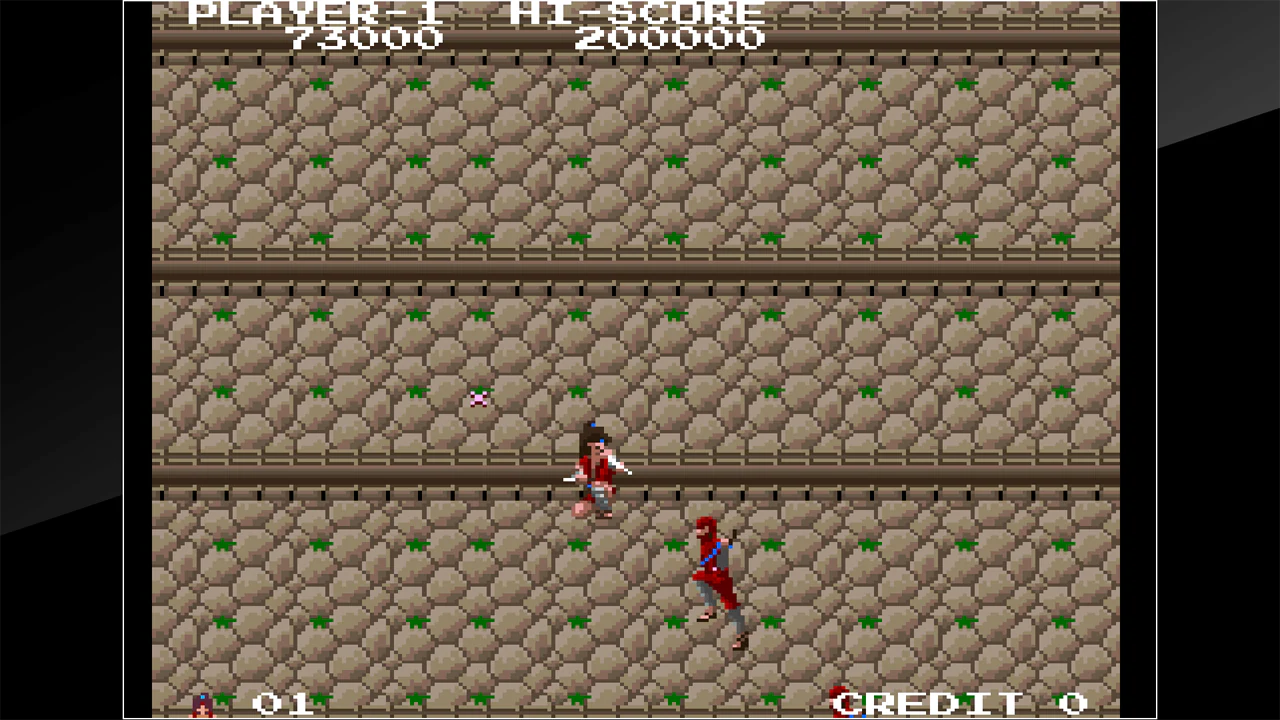
Task: Select the score value 73000
Action: click(x=365, y=38)
